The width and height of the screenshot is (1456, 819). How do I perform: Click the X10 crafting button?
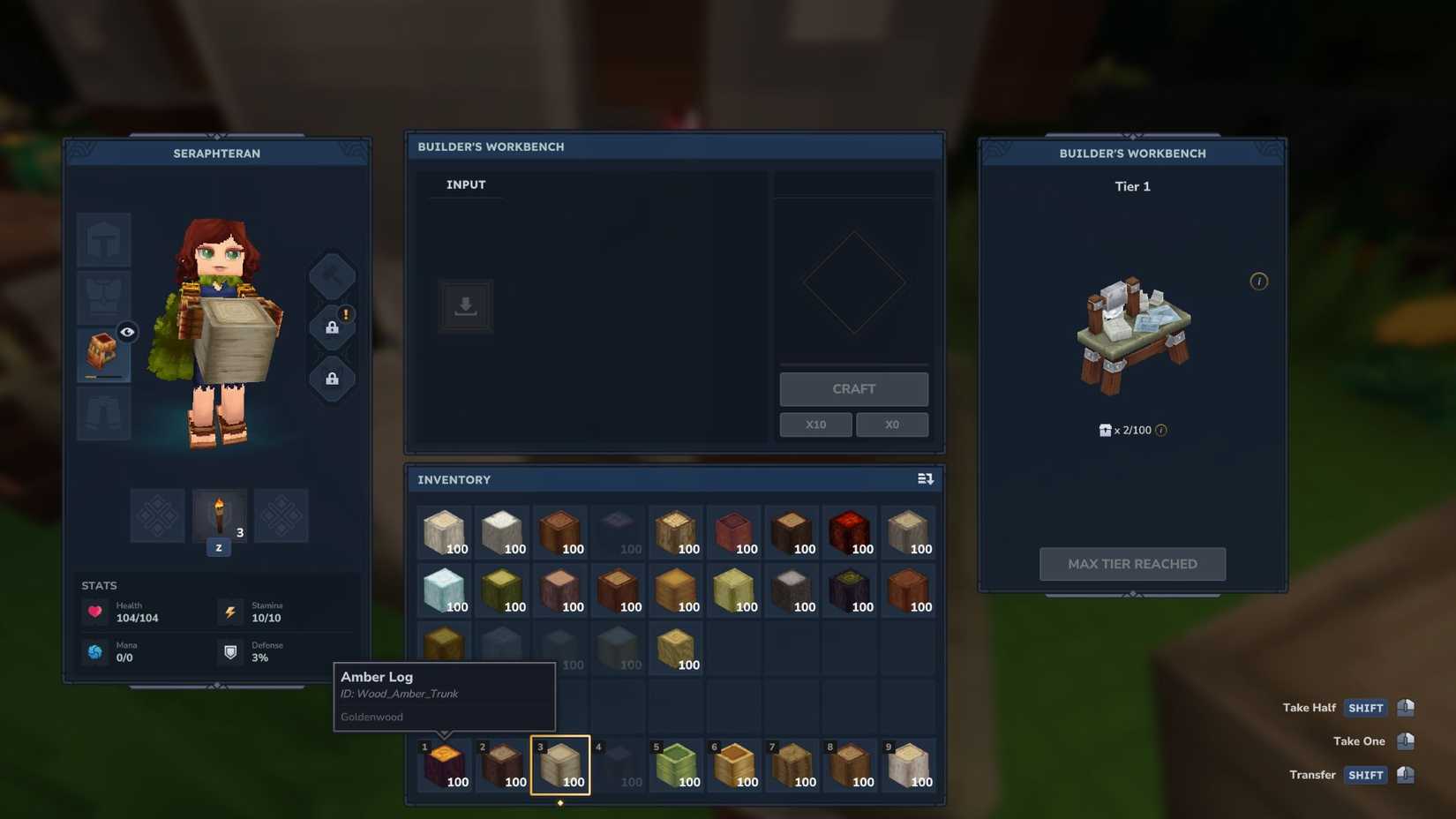815,425
